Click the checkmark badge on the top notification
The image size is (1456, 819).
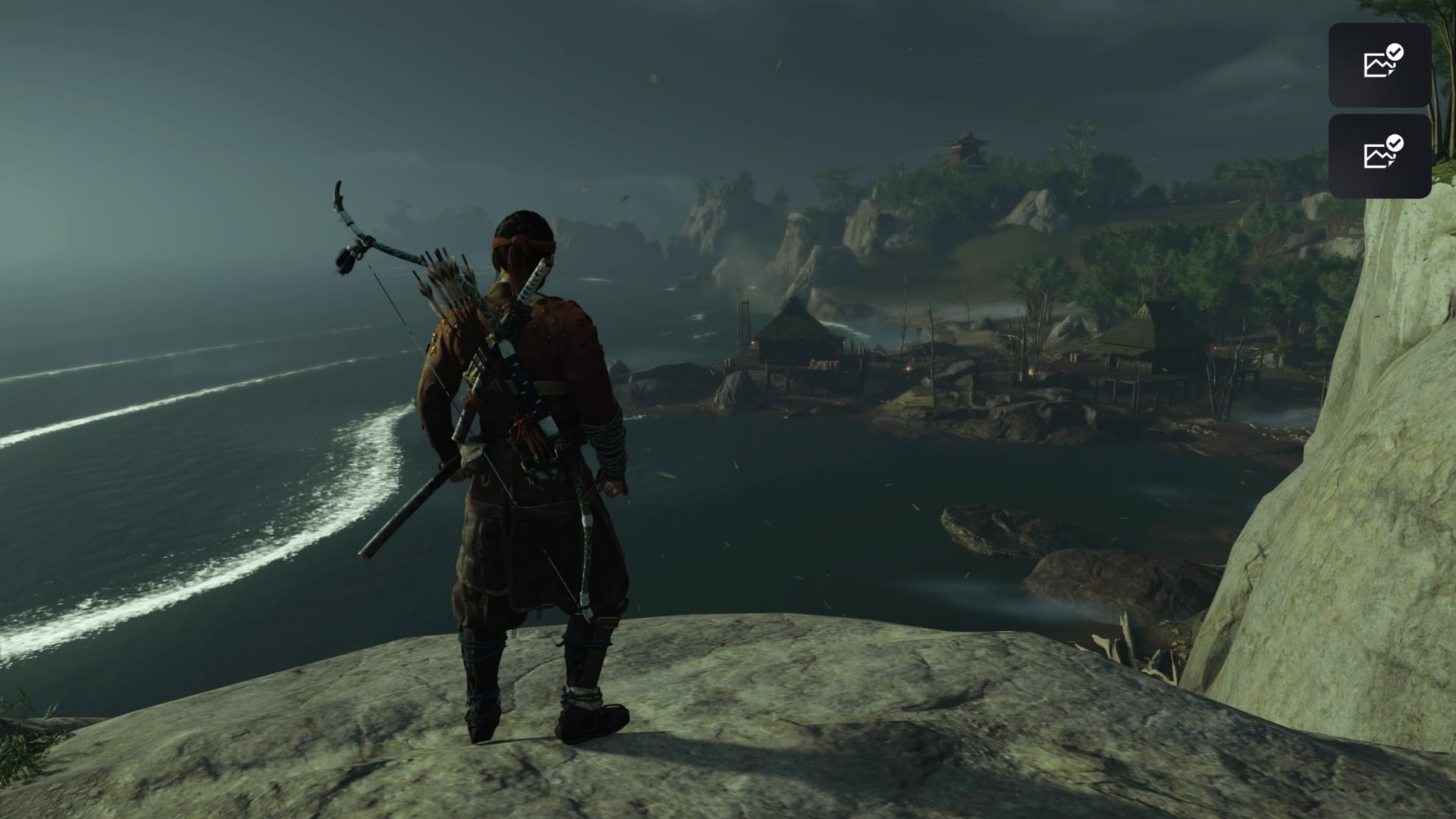click(1395, 53)
